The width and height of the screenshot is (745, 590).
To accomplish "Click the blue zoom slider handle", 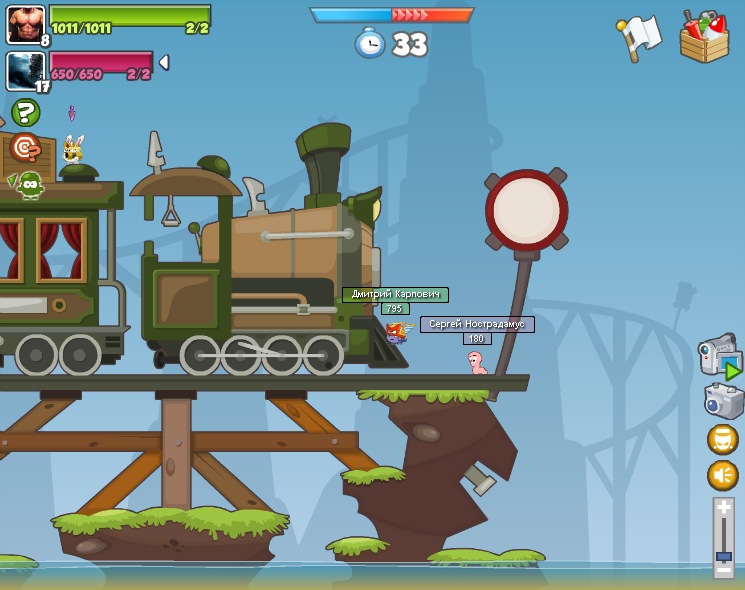I will coord(723,555).
